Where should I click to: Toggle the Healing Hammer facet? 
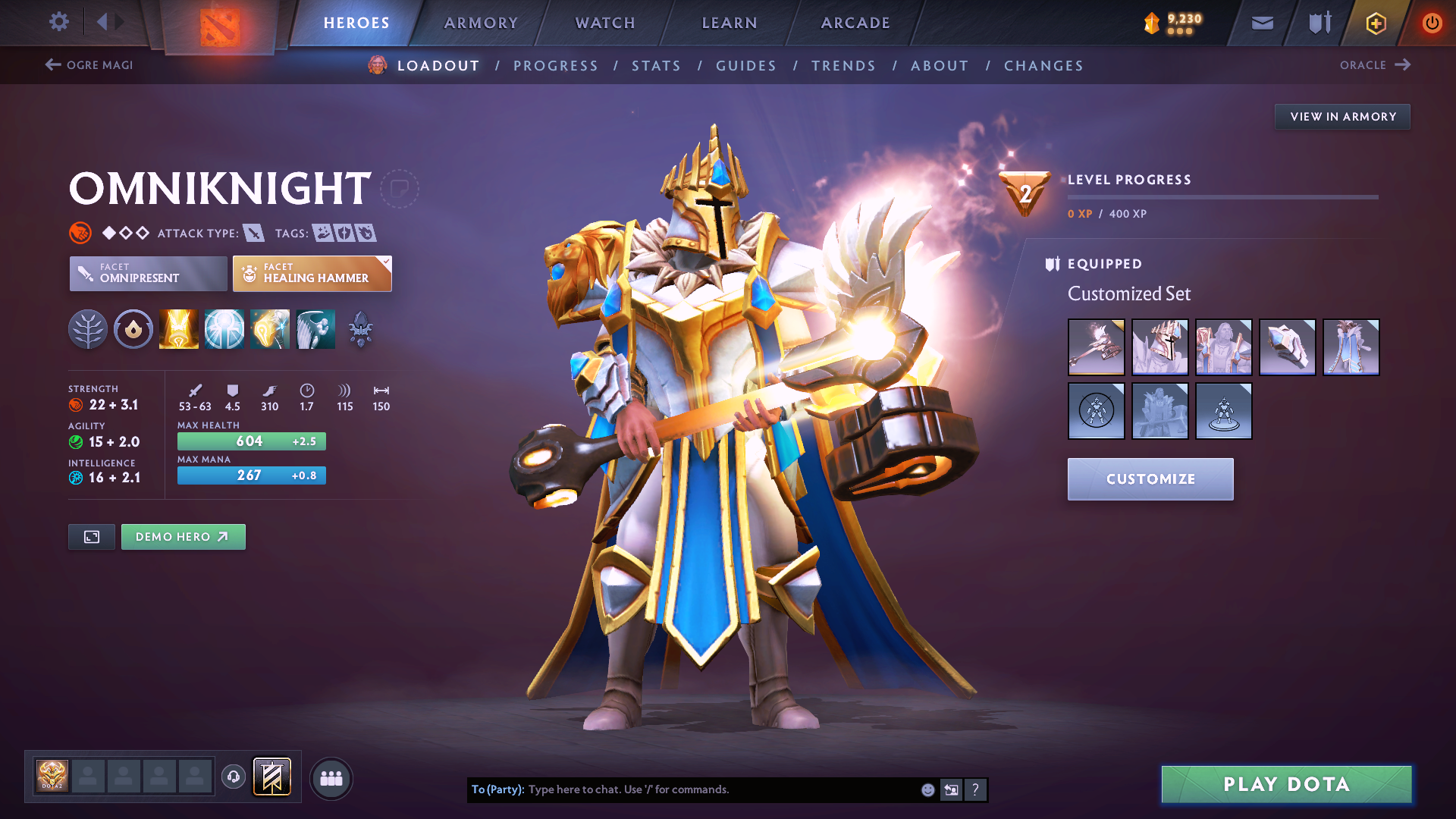point(312,274)
